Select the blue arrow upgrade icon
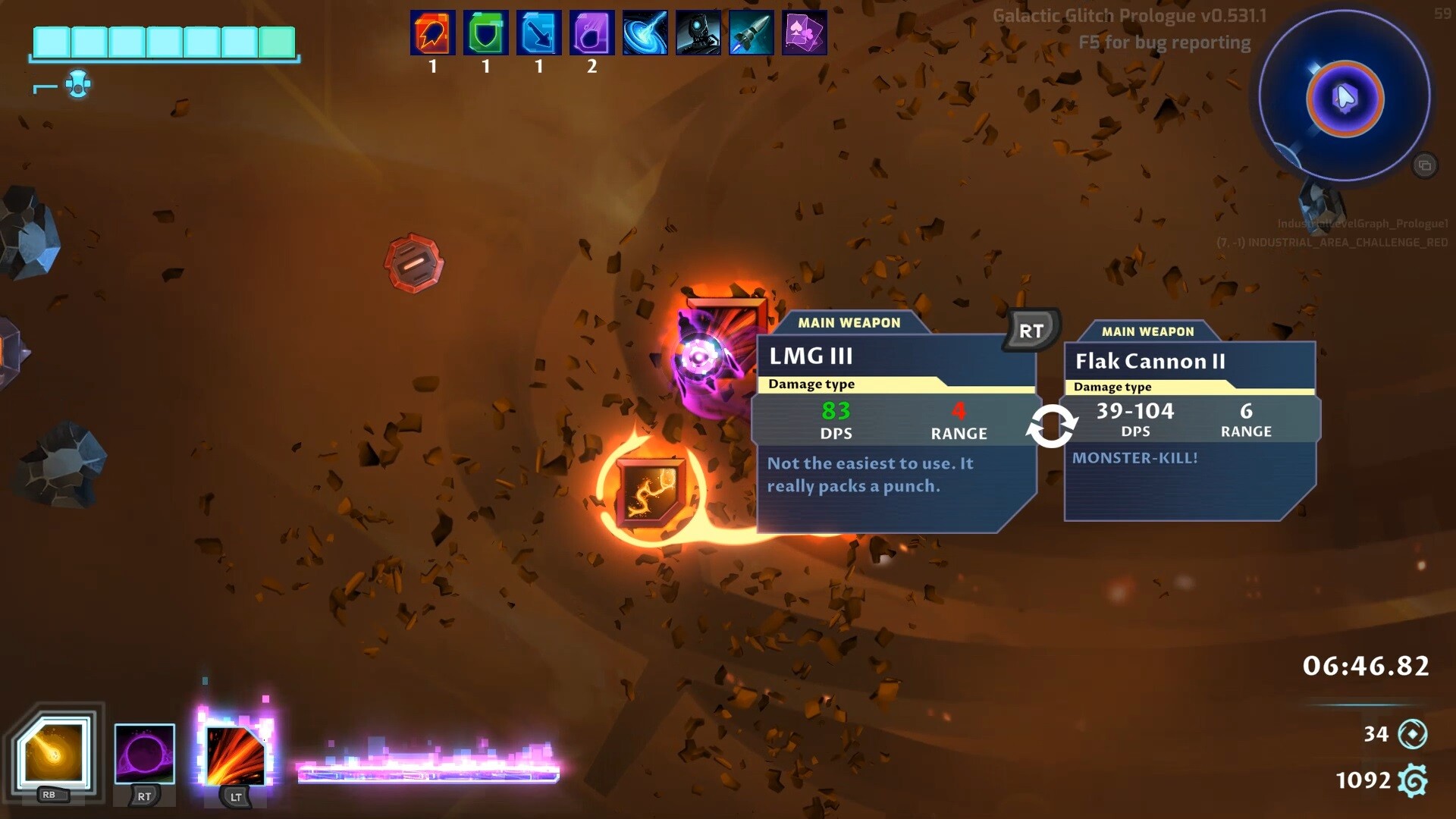Image resolution: width=1456 pixels, height=819 pixels. coord(539,33)
